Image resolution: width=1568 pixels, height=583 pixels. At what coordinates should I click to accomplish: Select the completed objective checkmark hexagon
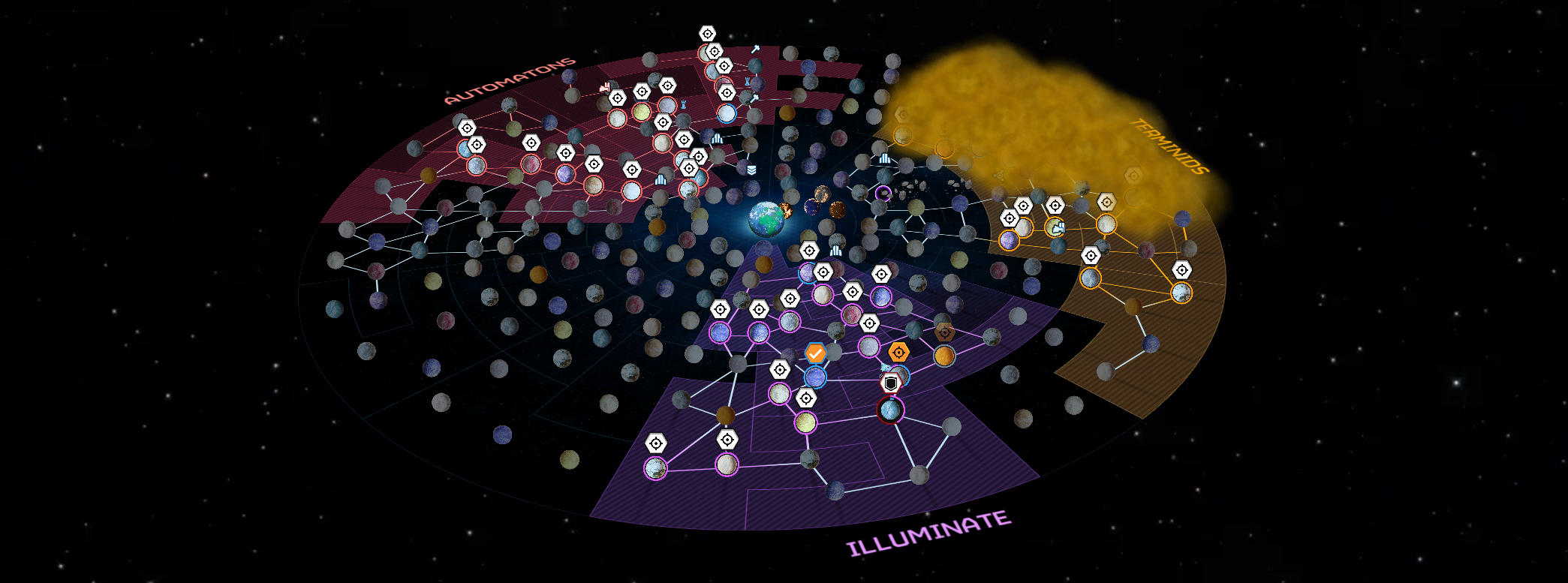(815, 353)
